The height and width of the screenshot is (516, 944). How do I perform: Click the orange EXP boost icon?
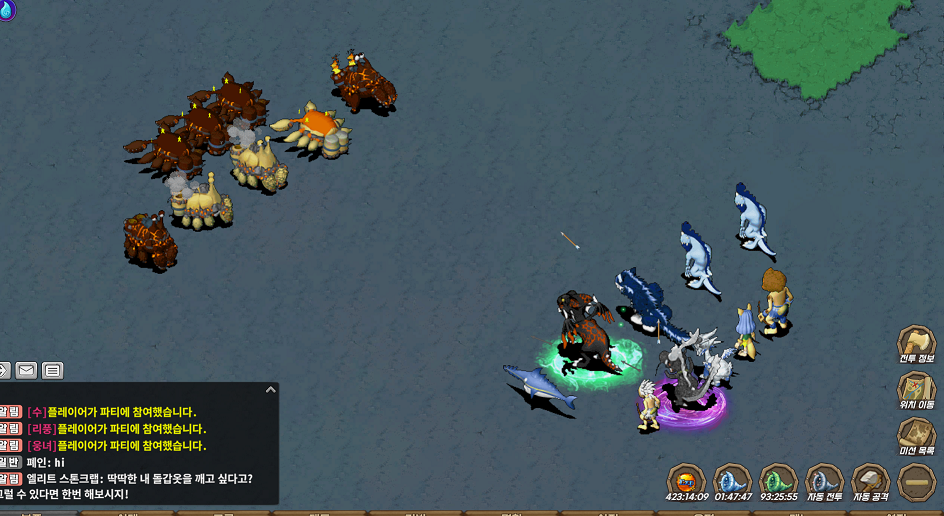[x=687, y=480]
